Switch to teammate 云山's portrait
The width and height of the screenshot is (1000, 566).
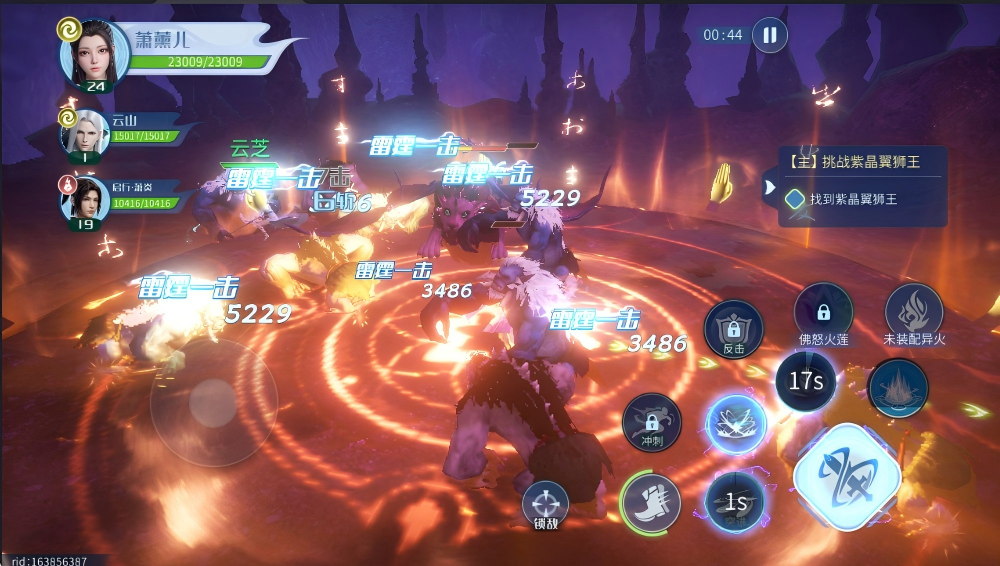tap(85, 132)
